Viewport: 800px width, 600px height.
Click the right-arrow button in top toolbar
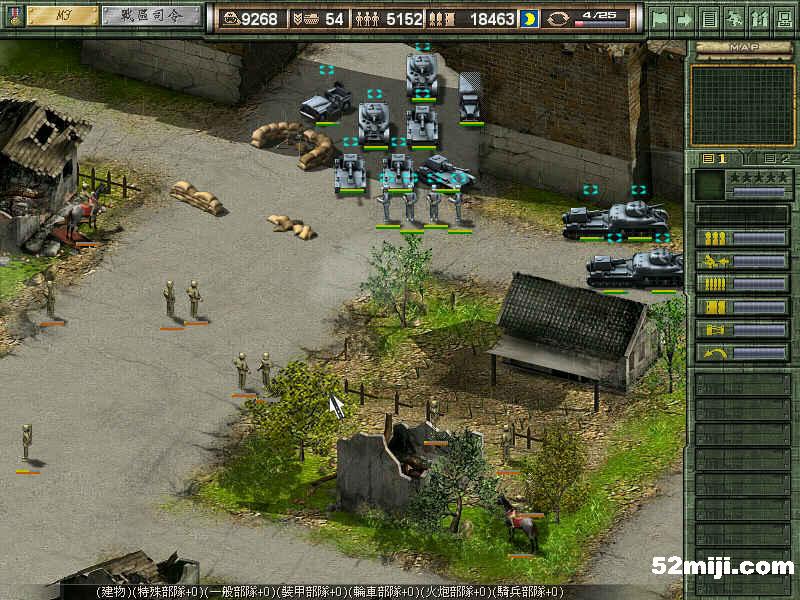pyautogui.click(x=685, y=18)
